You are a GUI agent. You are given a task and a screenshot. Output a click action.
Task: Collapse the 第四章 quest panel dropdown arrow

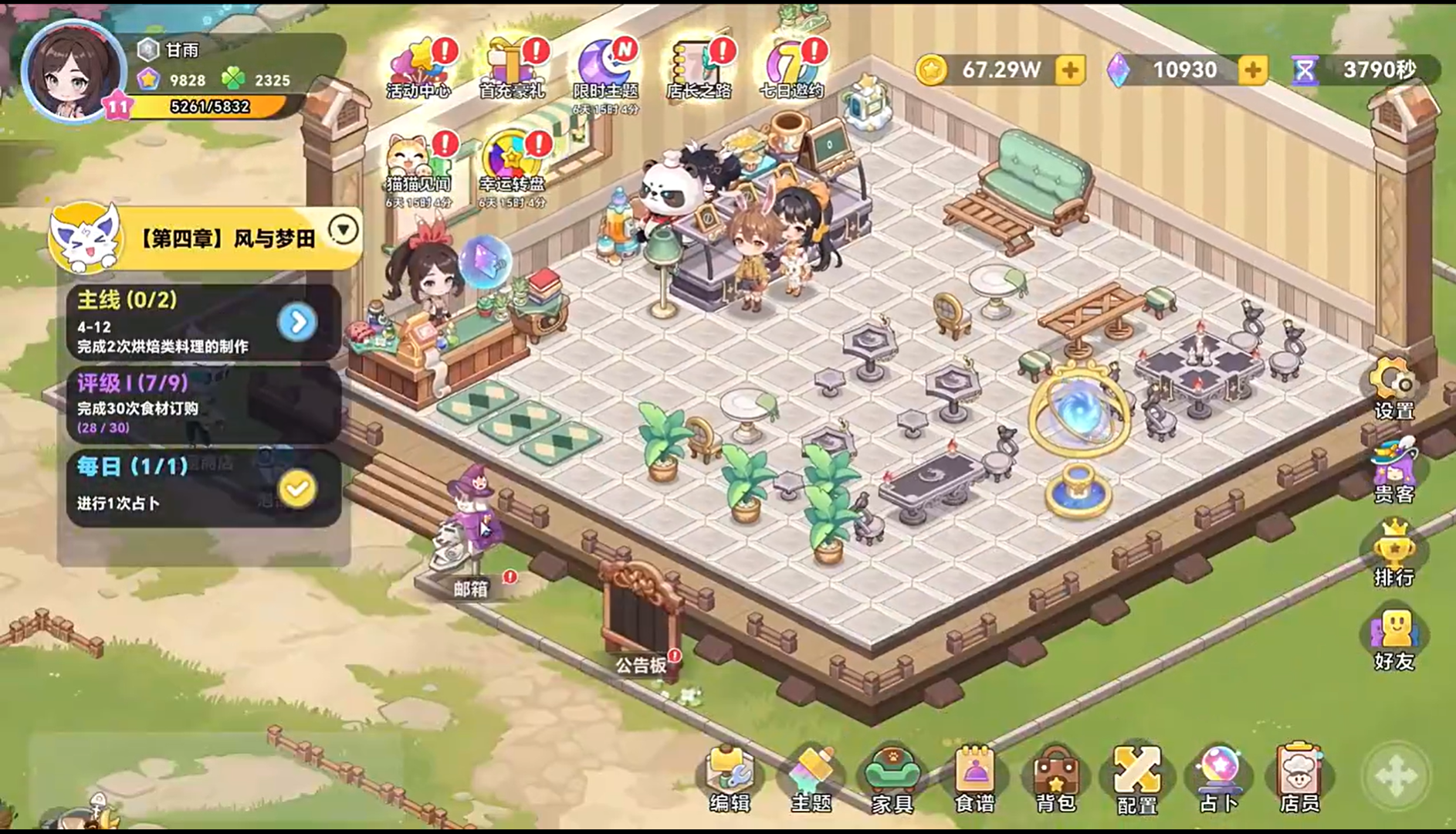point(344,229)
